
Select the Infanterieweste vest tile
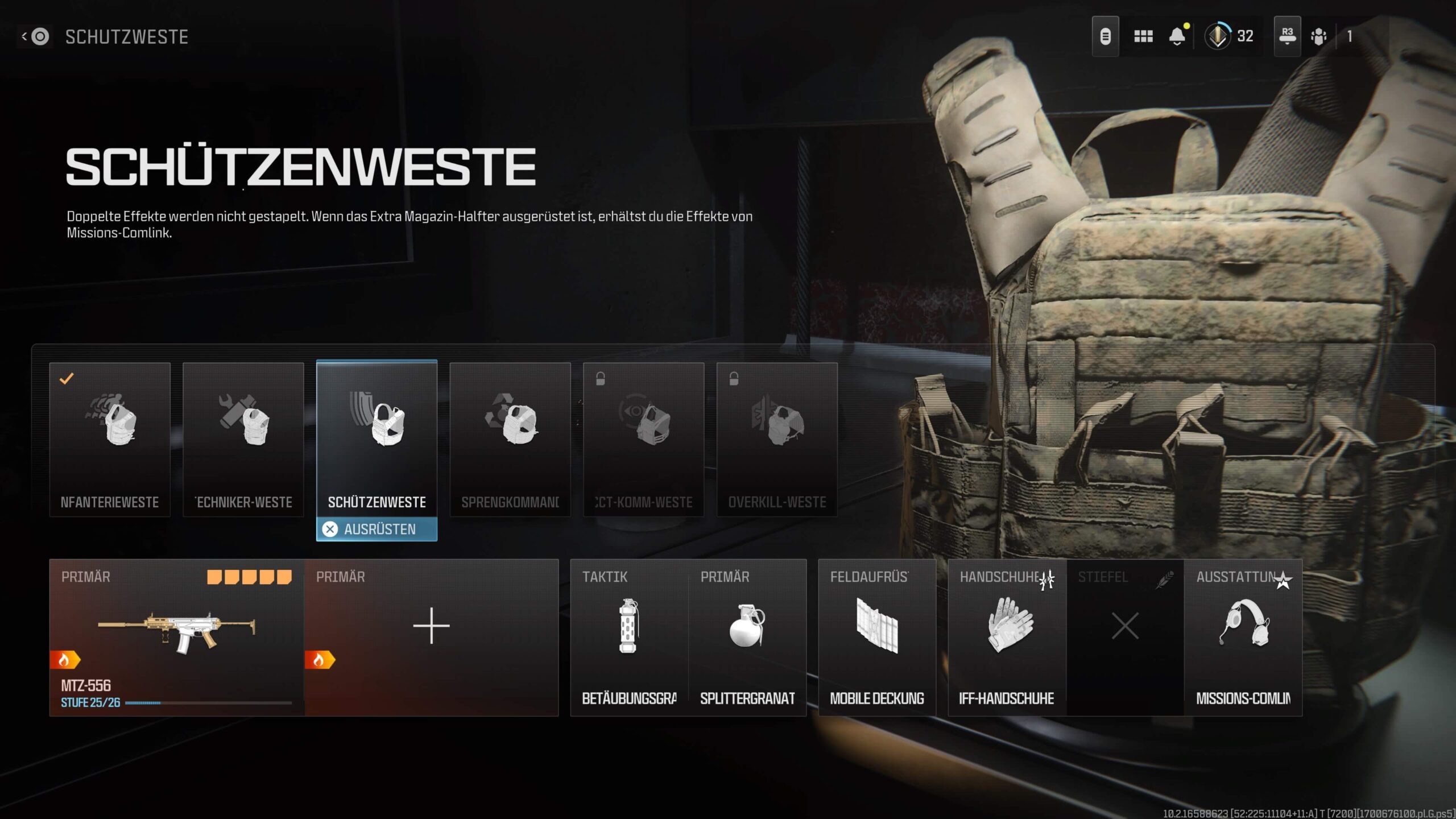pyautogui.click(x=110, y=439)
